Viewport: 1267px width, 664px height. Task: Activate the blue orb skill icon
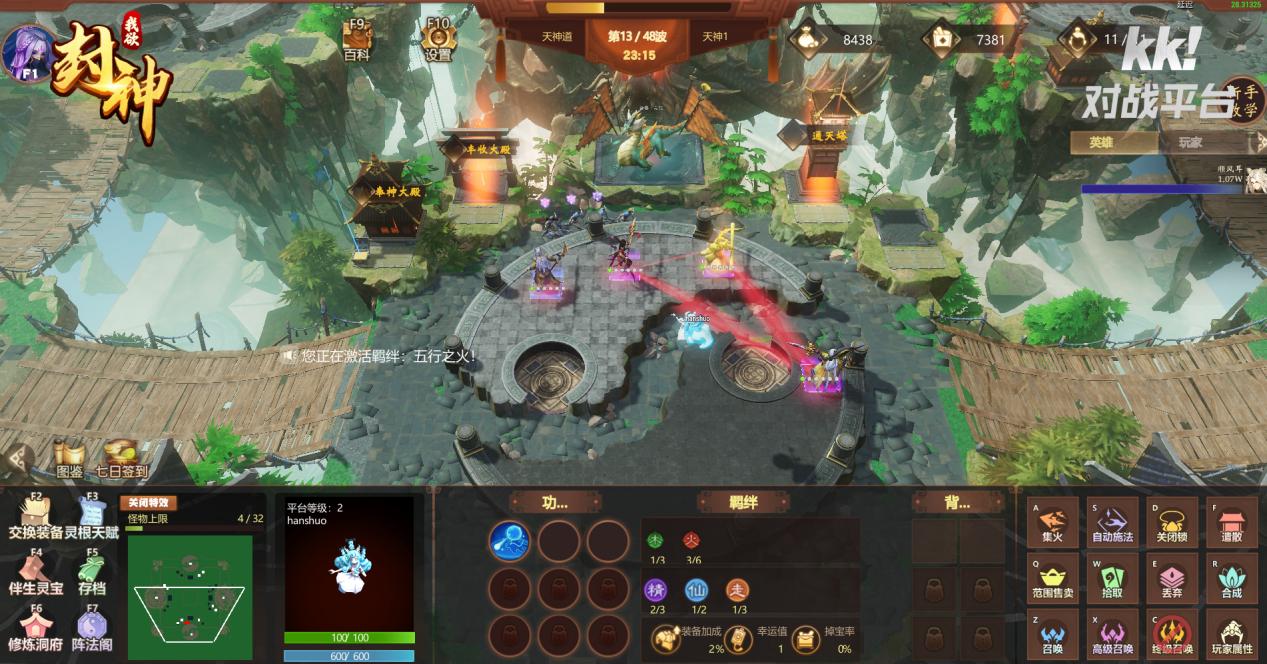click(509, 541)
